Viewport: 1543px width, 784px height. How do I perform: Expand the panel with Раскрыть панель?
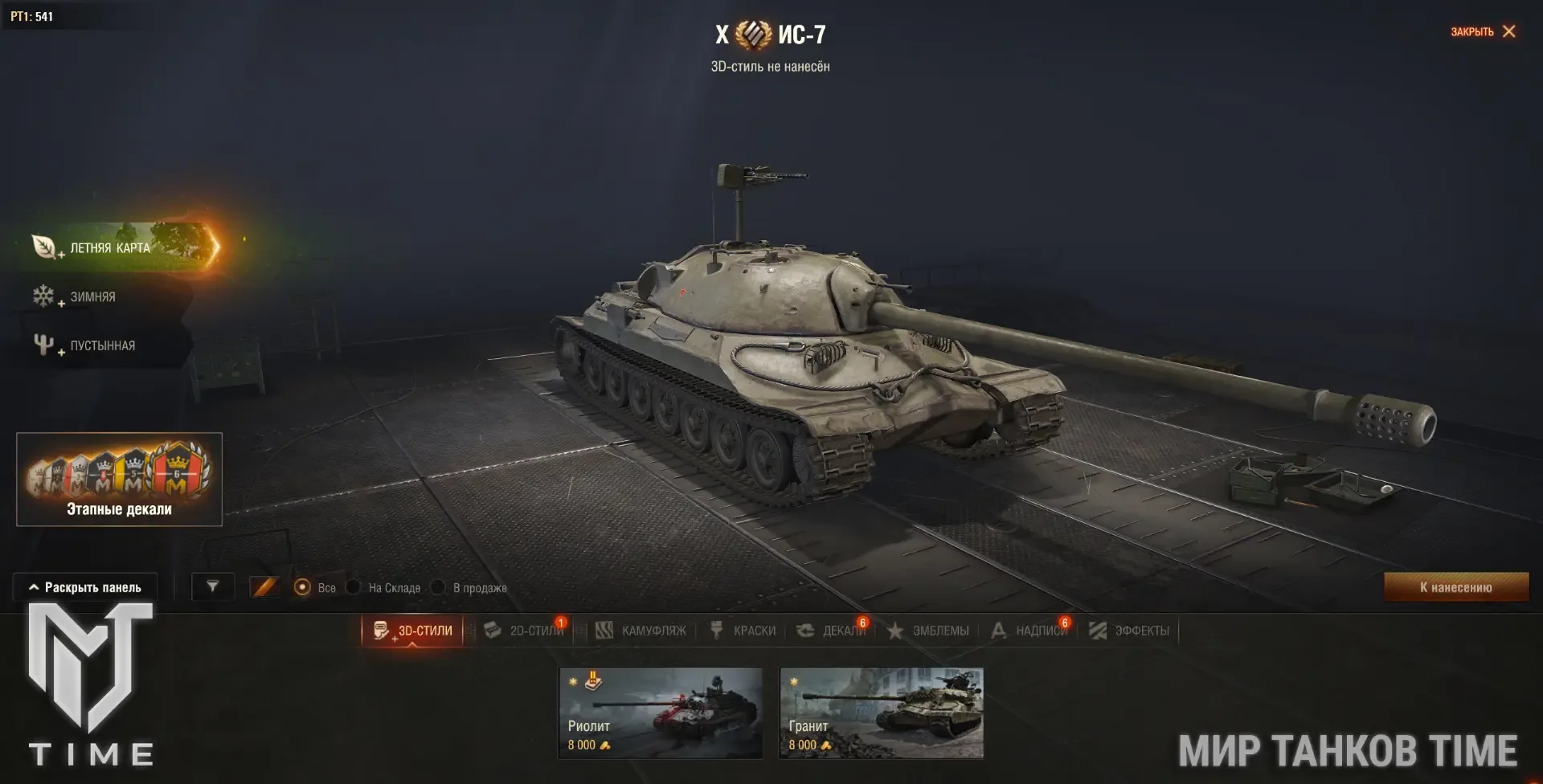(85, 587)
